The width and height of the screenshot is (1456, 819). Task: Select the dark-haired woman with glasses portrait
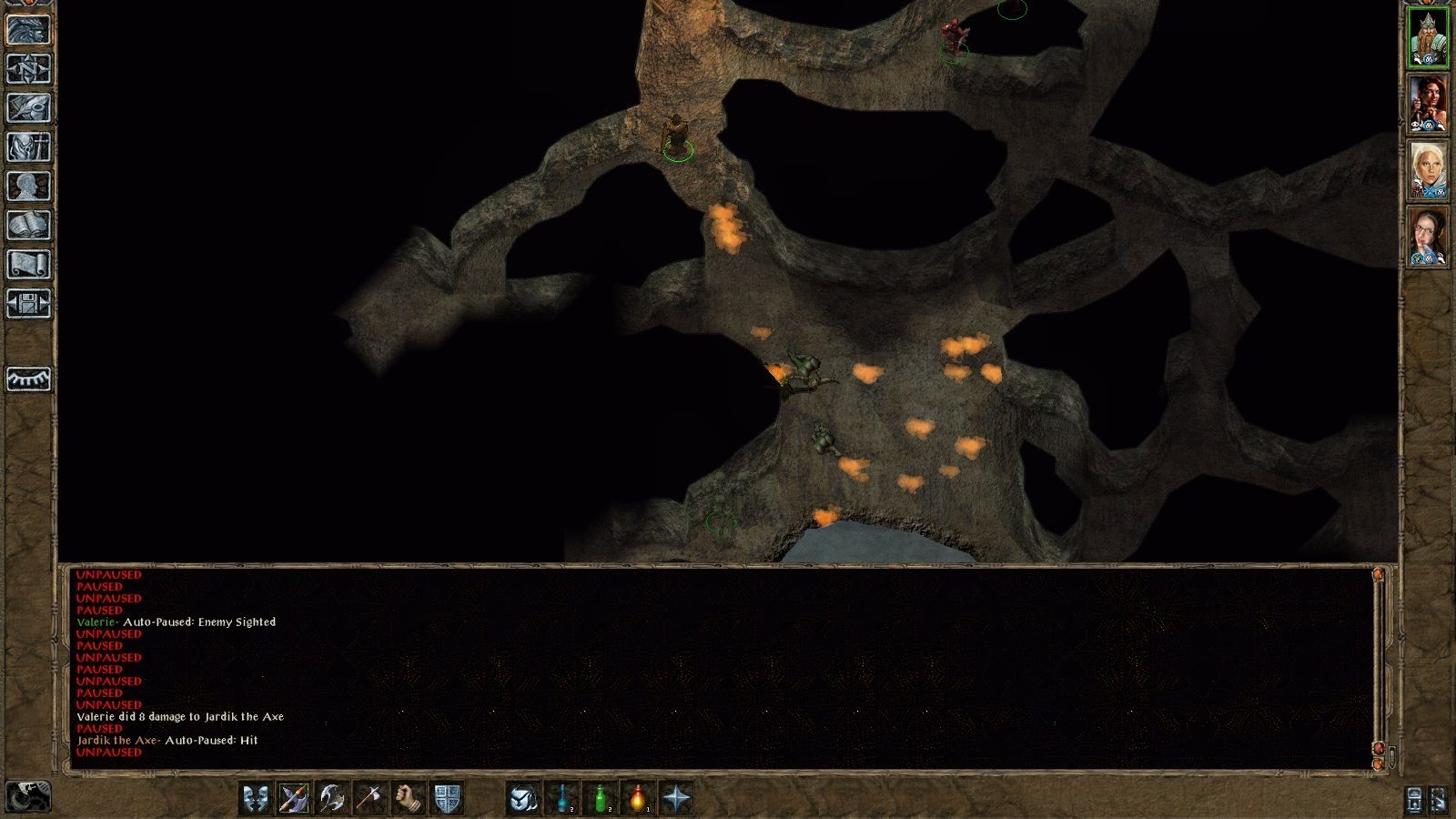[1428, 237]
